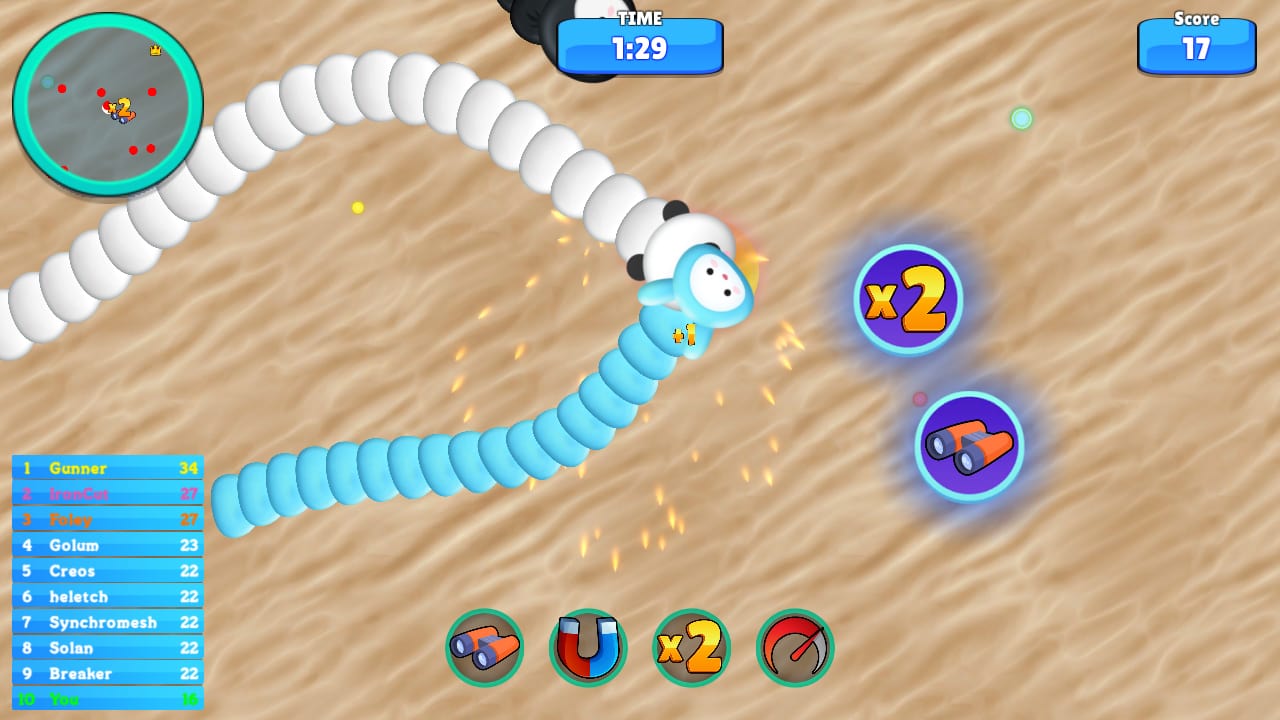Image resolution: width=1280 pixels, height=720 pixels.
Task: Click the TIME countdown display
Action: (x=640, y=45)
